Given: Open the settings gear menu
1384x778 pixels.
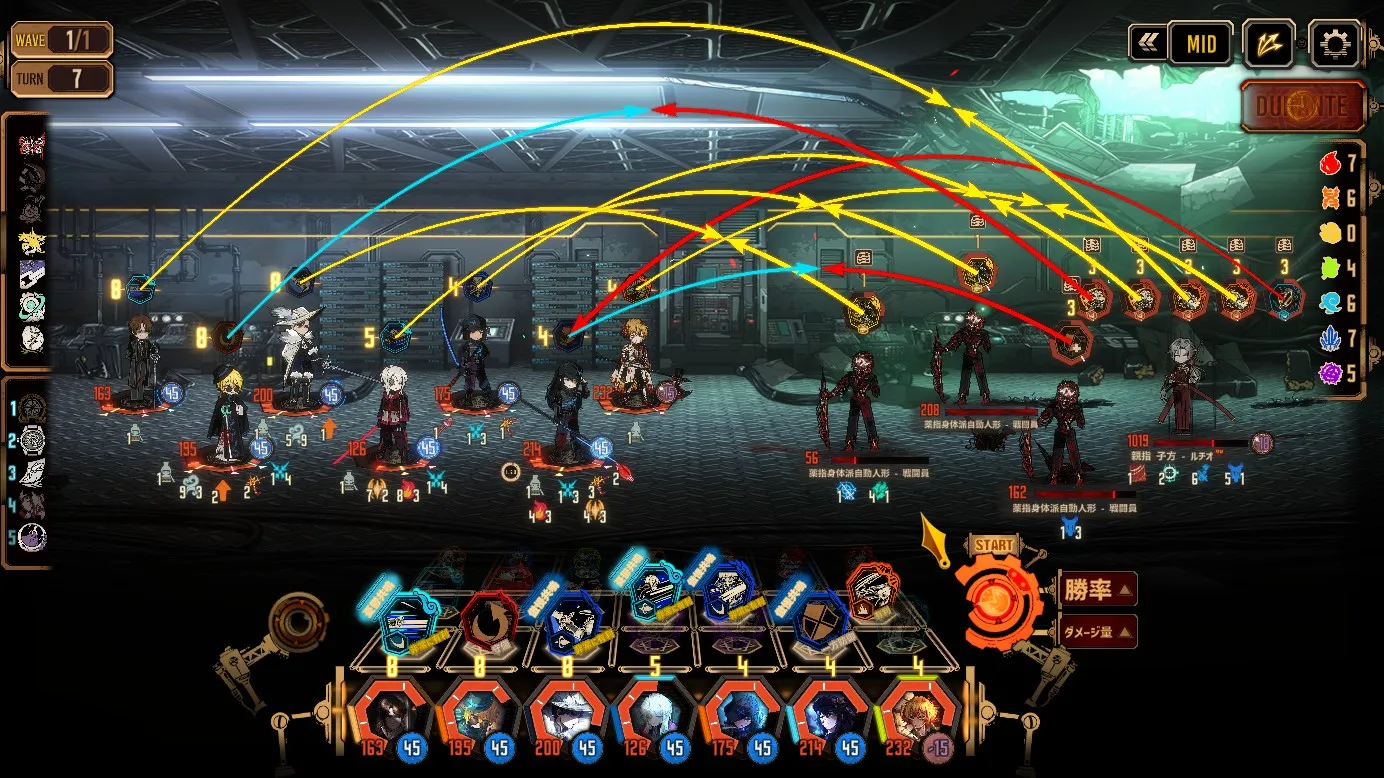Looking at the screenshot, I should 1334,43.
